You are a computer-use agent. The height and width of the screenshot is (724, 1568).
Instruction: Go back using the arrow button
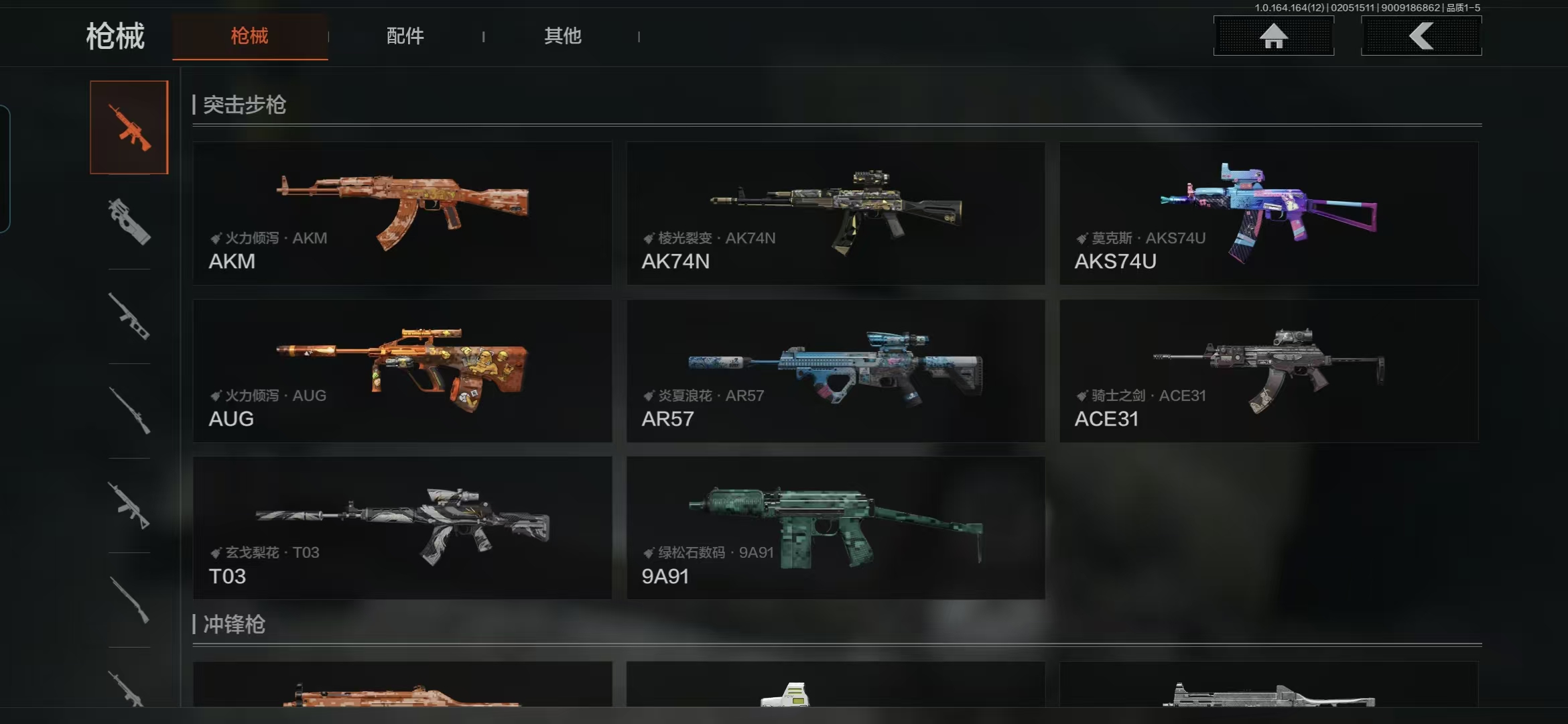click(x=1421, y=36)
